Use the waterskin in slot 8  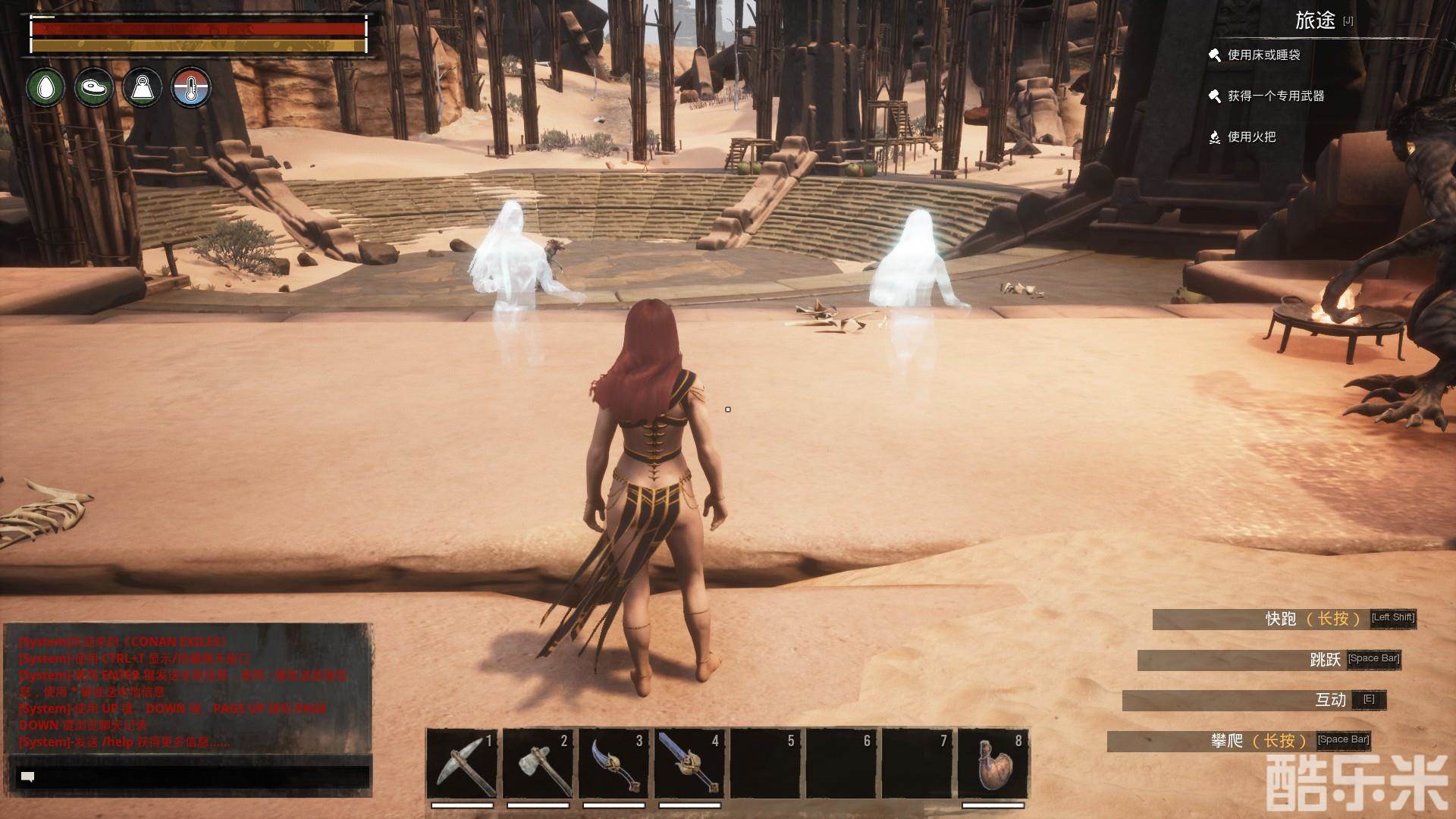[993, 763]
